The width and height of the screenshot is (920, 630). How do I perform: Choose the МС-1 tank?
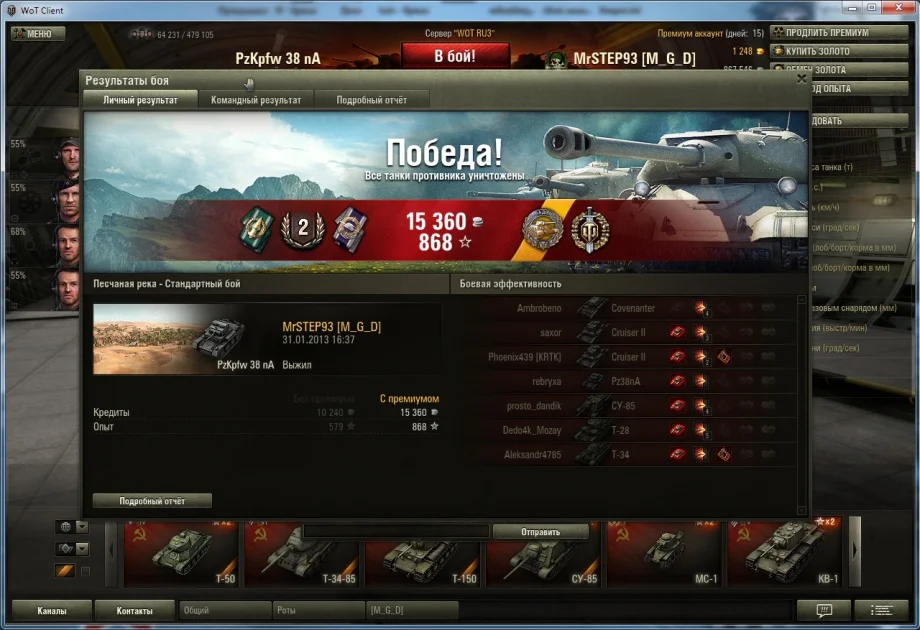coord(663,553)
